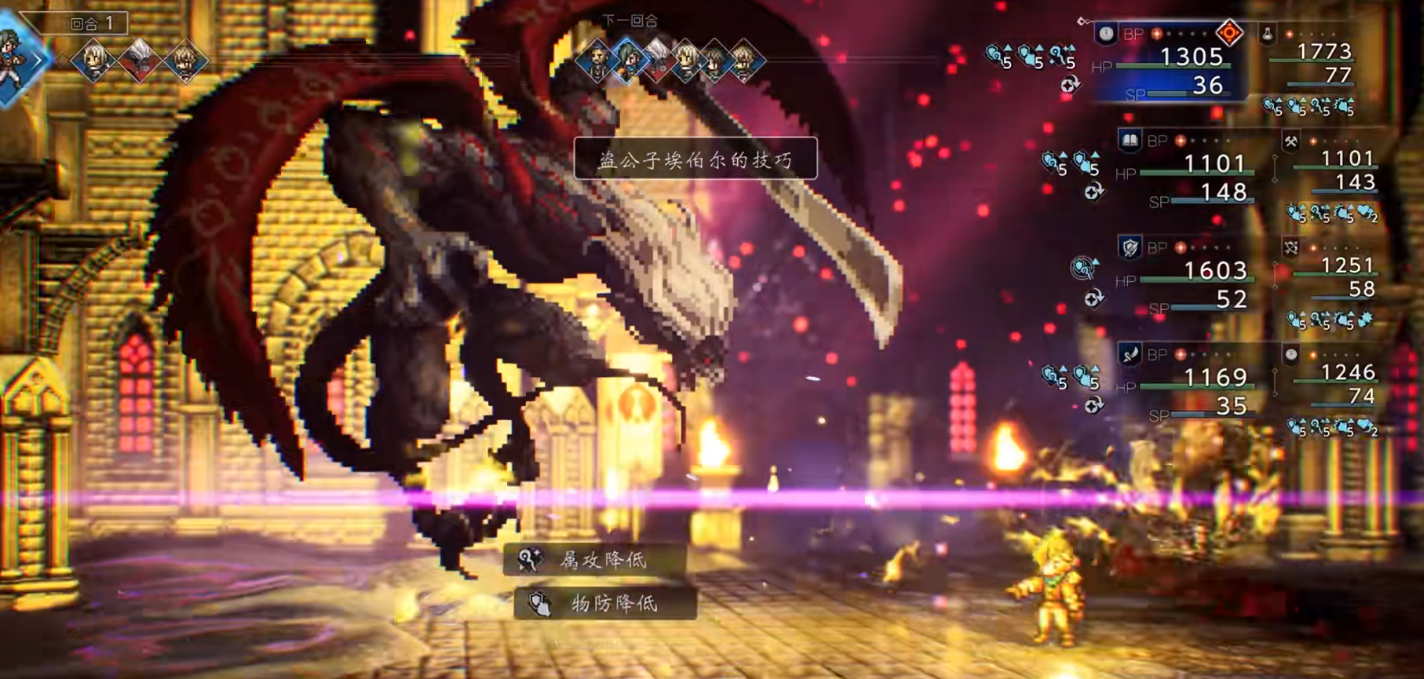
Task: Select the red enemy portrait in current round order
Action: click(141, 61)
